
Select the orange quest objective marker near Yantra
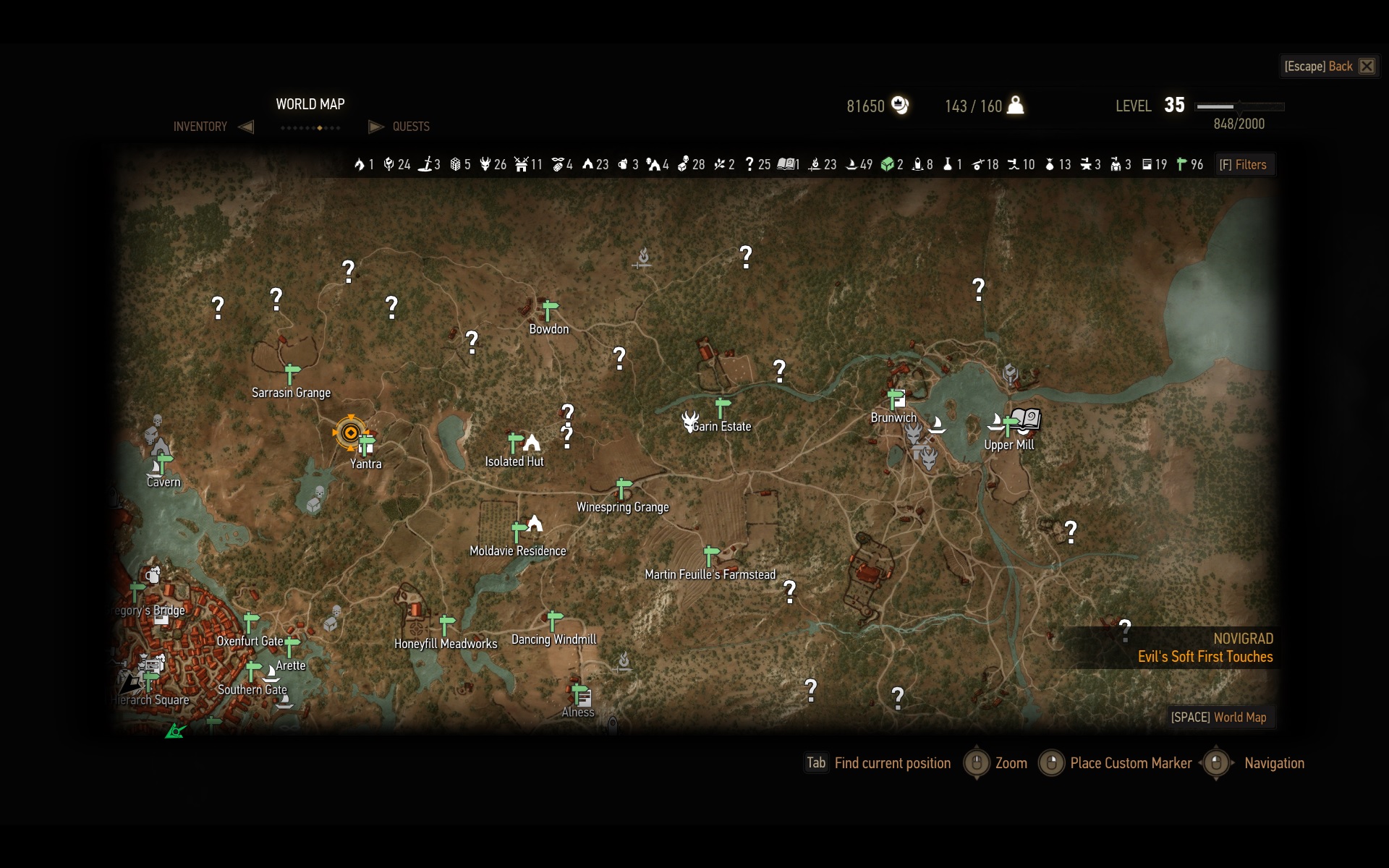pos(351,433)
